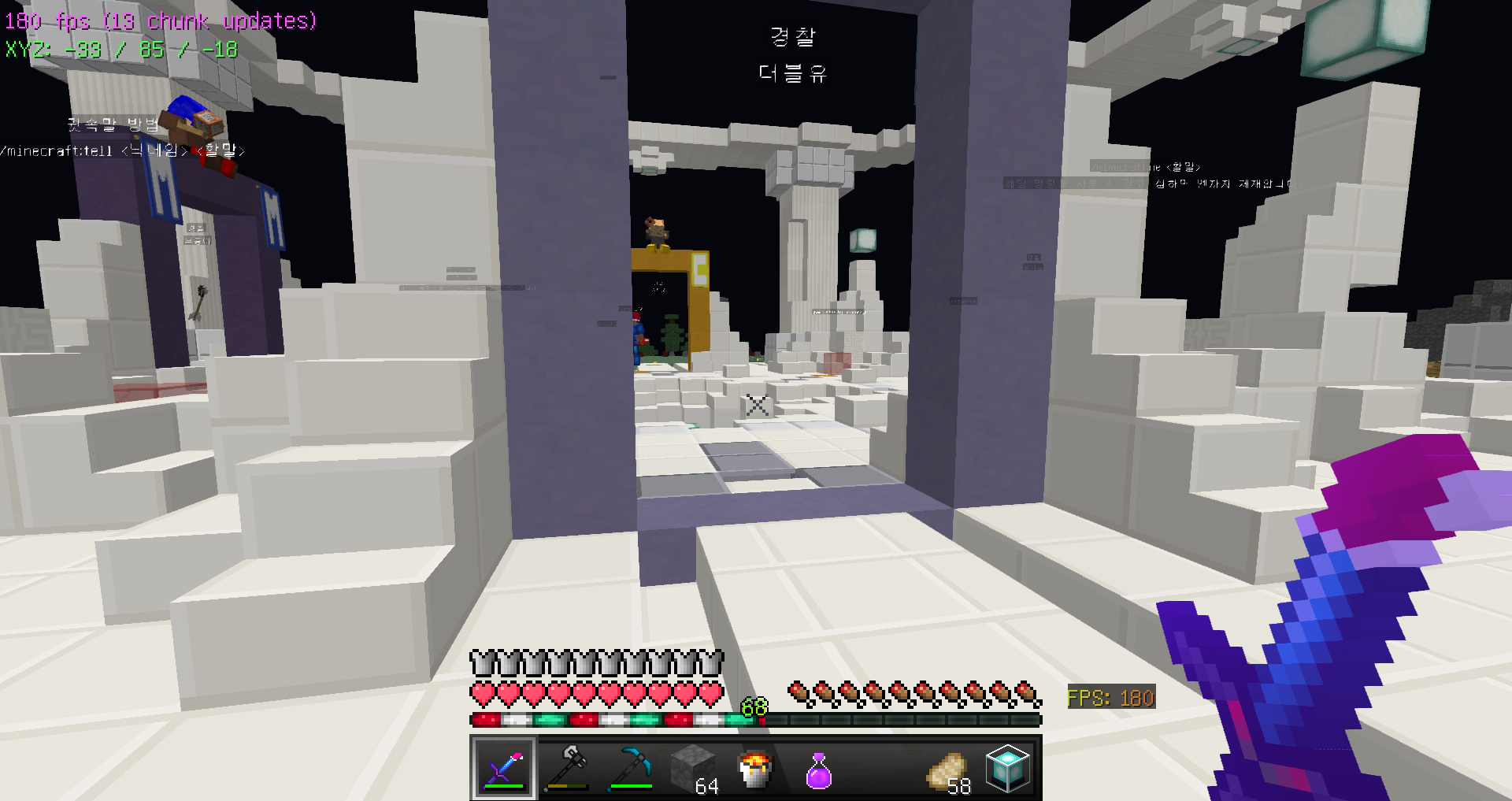Select the purple sword hotbar slot
This screenshot has height=801, width=1512.
click(504, 769)
